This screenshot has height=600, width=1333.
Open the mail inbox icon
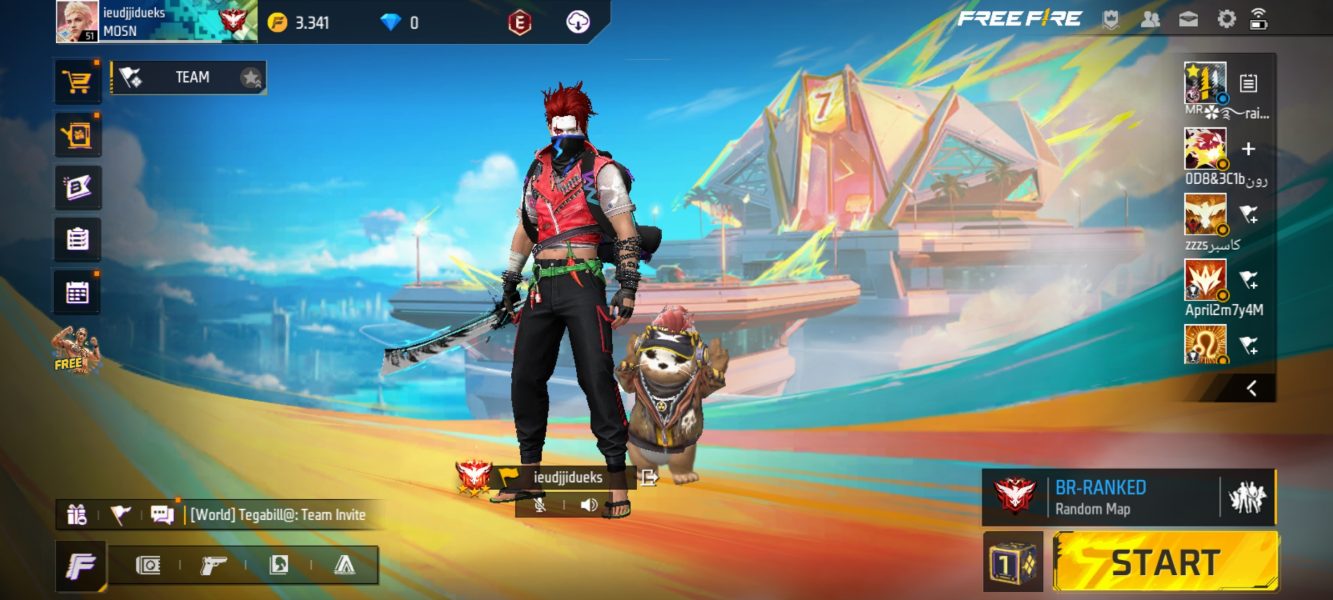click(x=1188, y=19)
